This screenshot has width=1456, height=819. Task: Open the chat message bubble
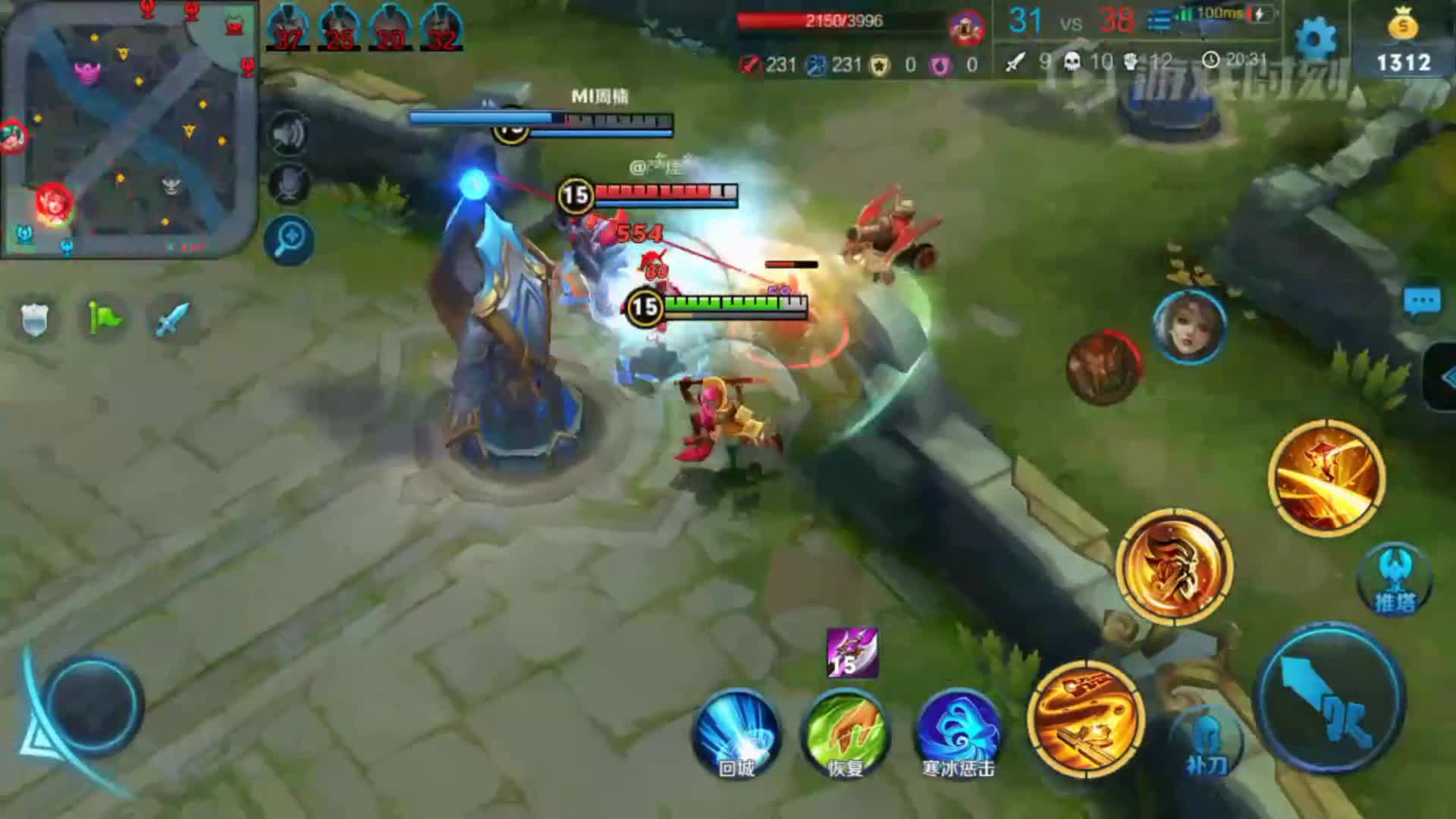click(x=1422, y=301)
